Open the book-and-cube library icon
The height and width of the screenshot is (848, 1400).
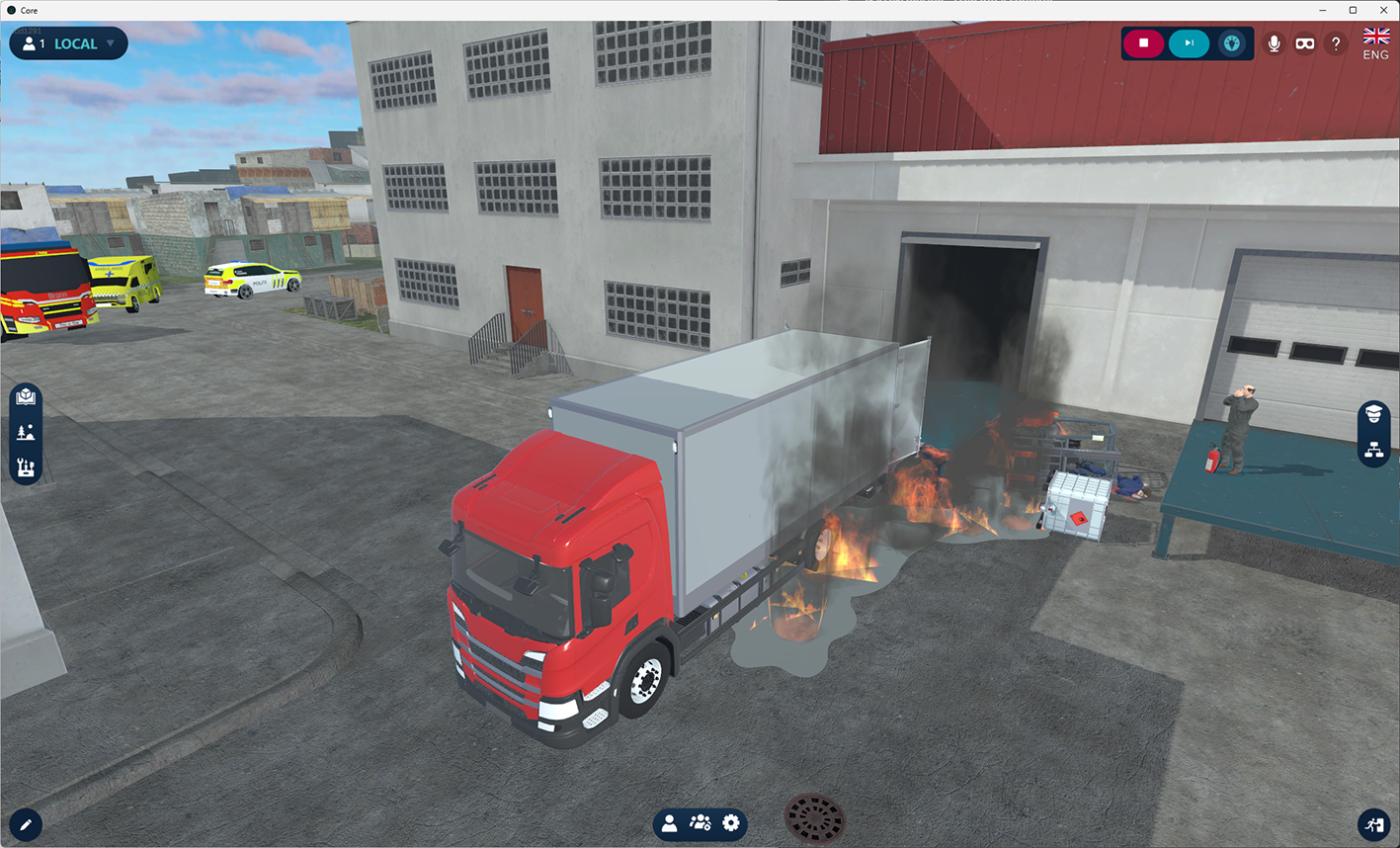click(26, 397)
